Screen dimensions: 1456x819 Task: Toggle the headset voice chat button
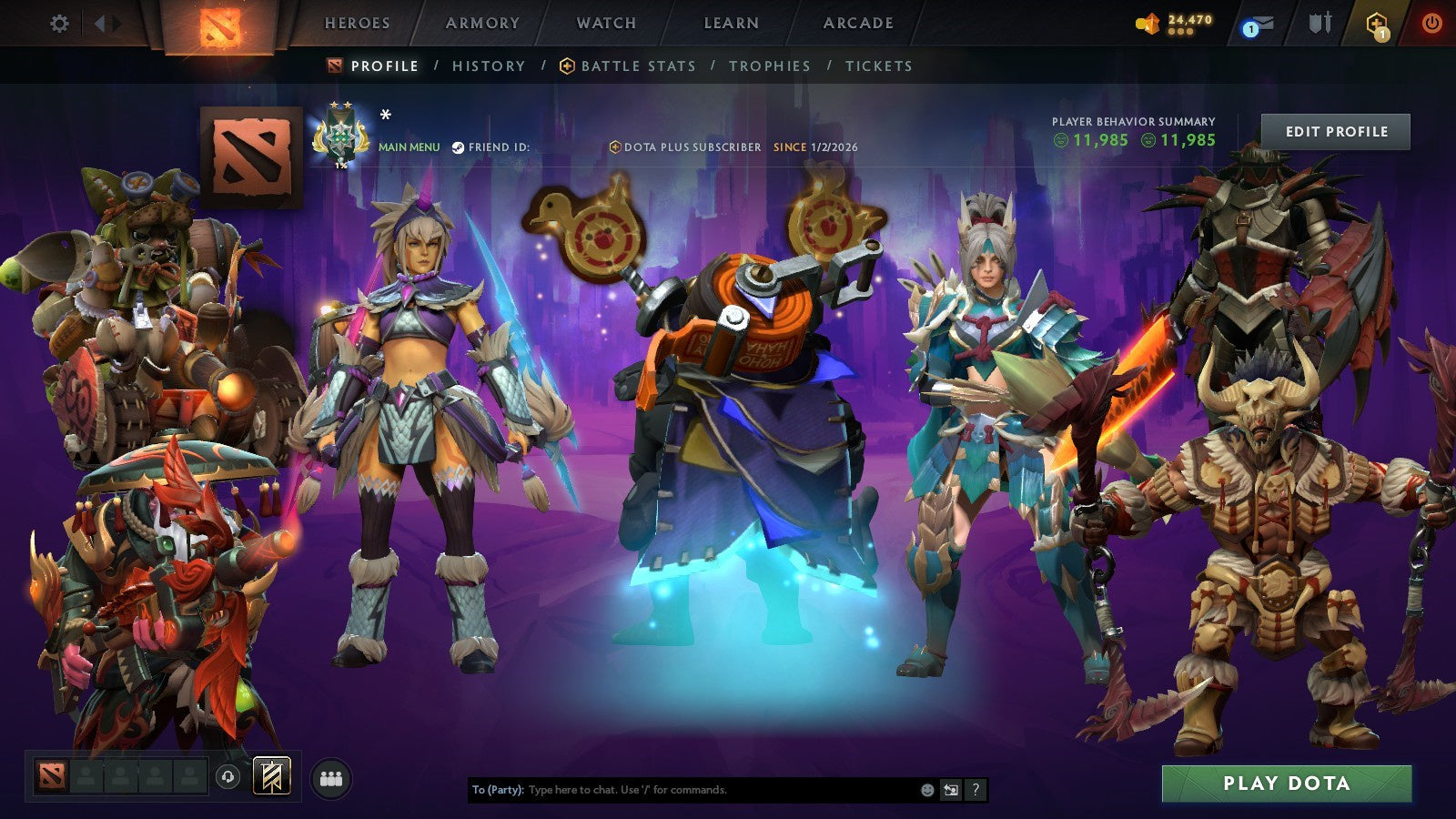coord(227,775)
